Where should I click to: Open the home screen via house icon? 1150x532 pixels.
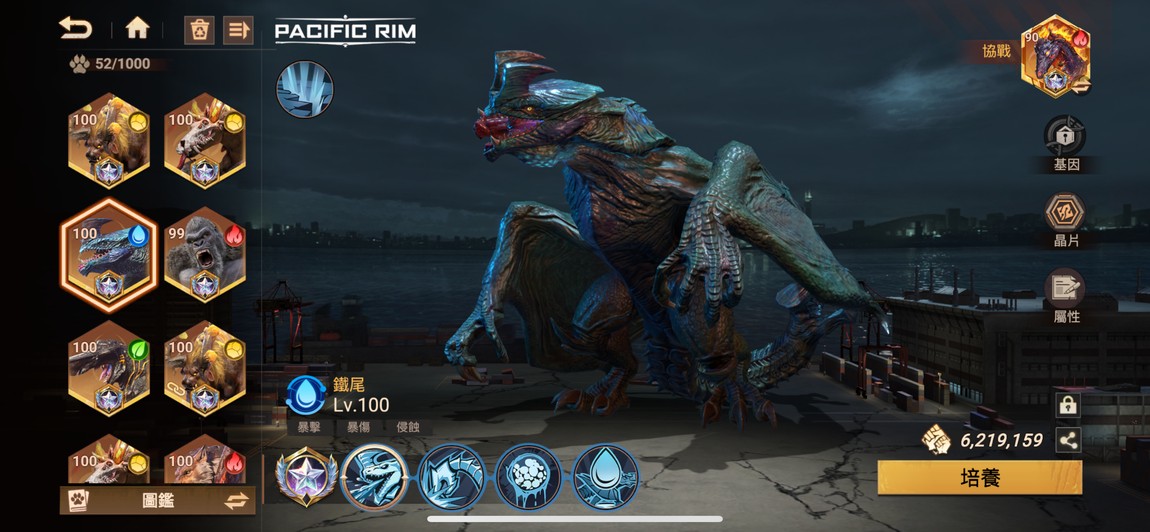137,28
